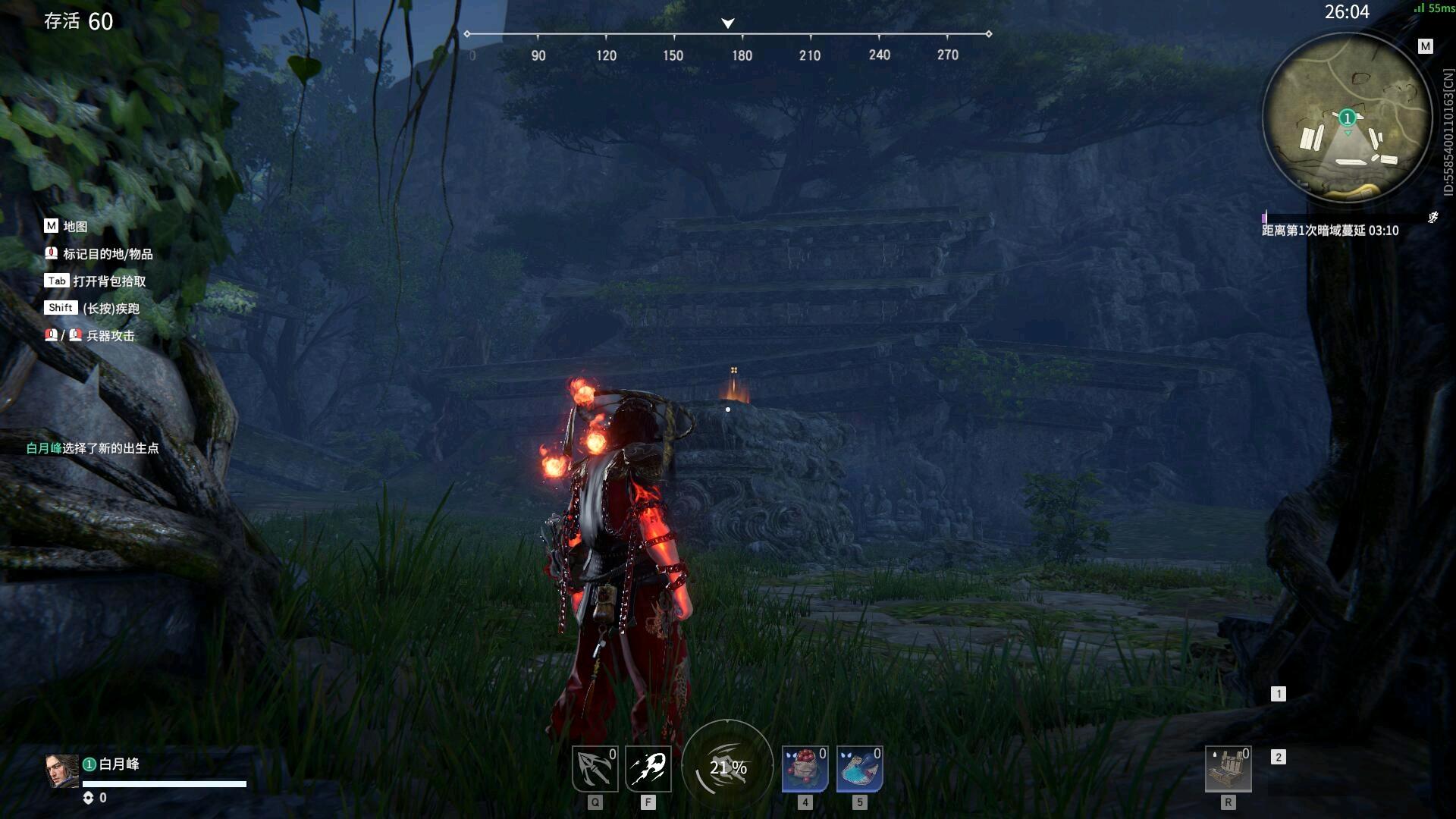Open the circular minimap
Viewport: 1456px width, 819px height.
[1347, 118]
